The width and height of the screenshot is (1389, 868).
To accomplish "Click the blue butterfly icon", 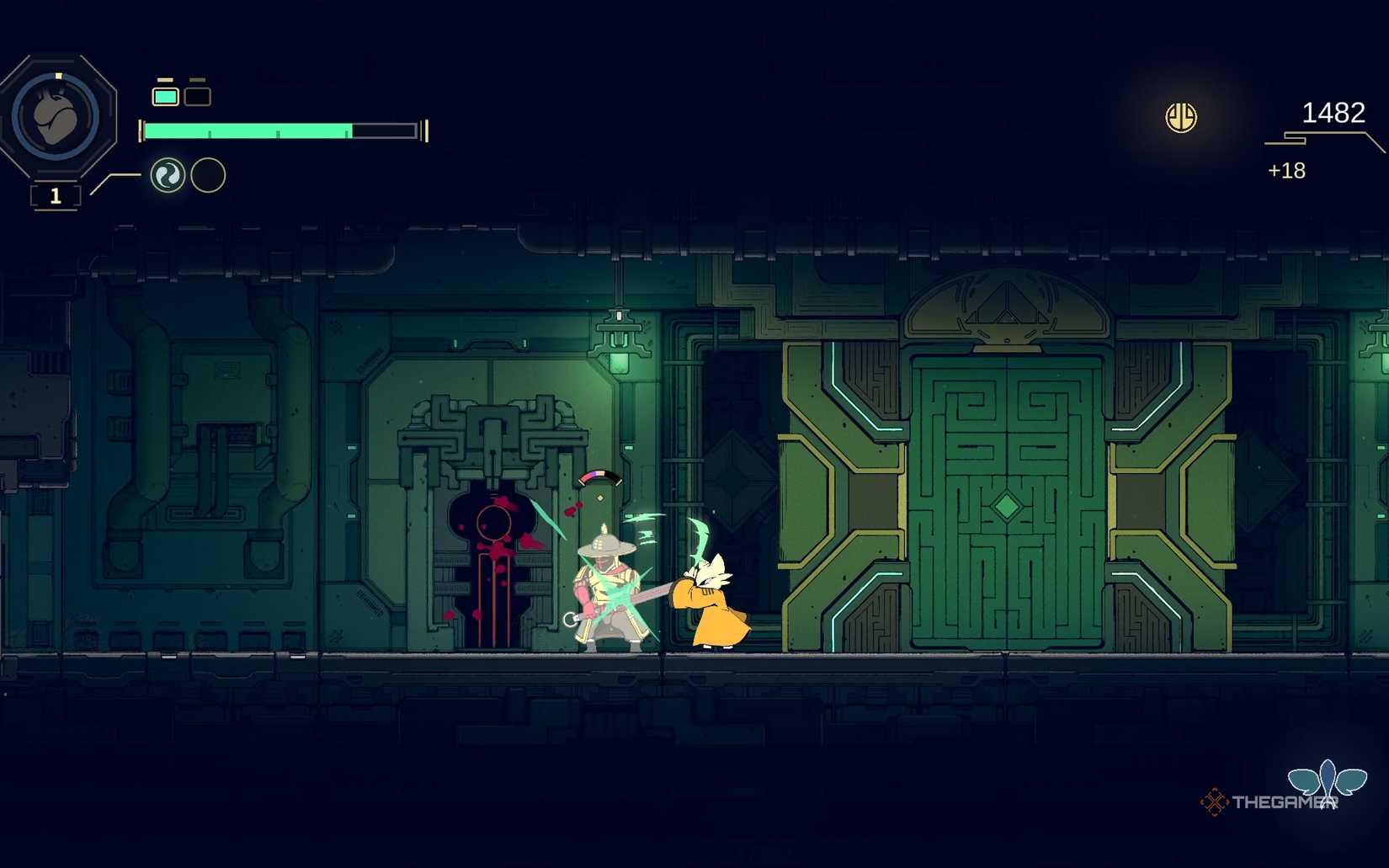I will (x=1327, y=780).
